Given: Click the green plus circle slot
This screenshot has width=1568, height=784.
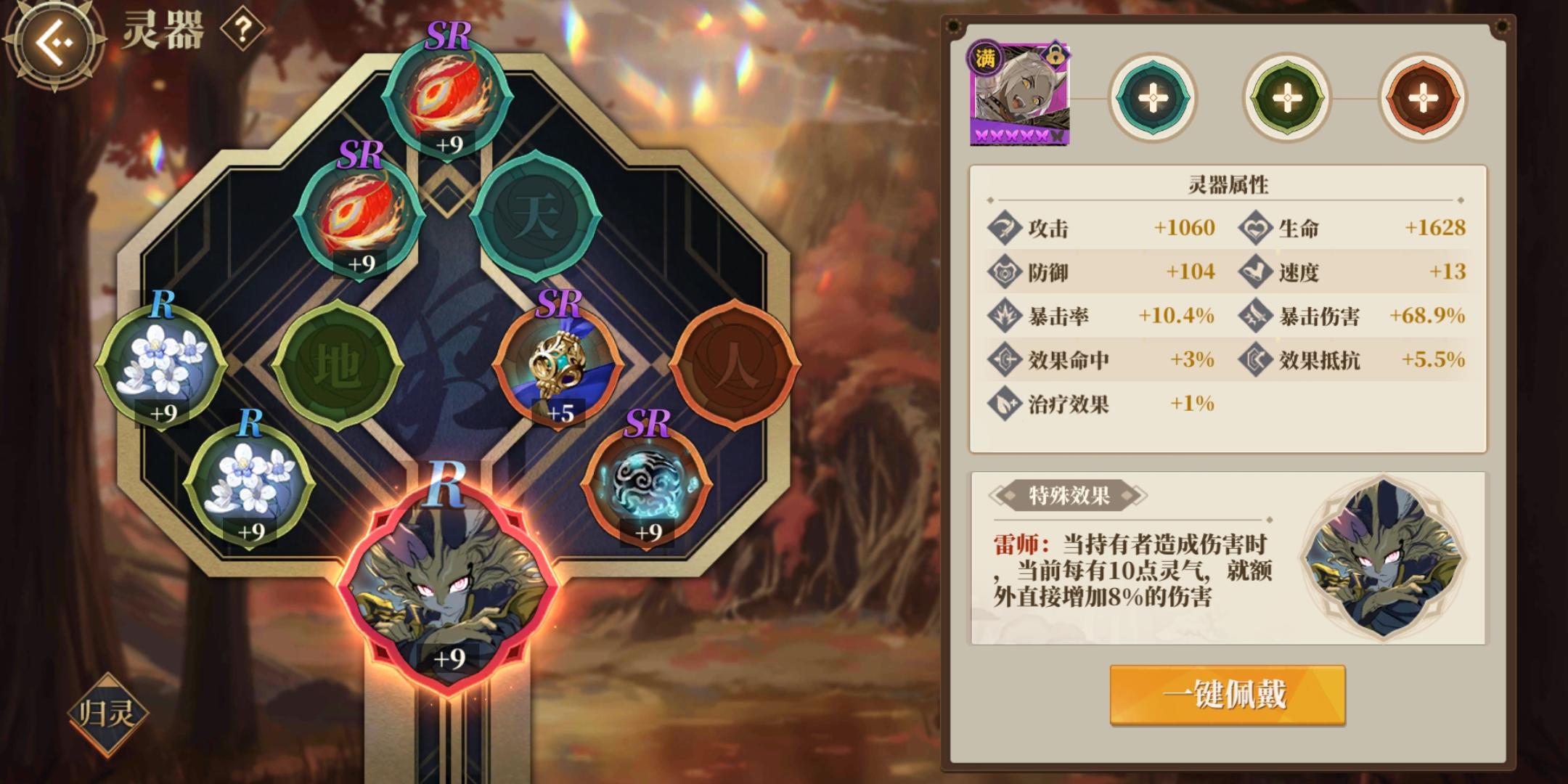Looking at the screenshot, I should pos(1286,95).
